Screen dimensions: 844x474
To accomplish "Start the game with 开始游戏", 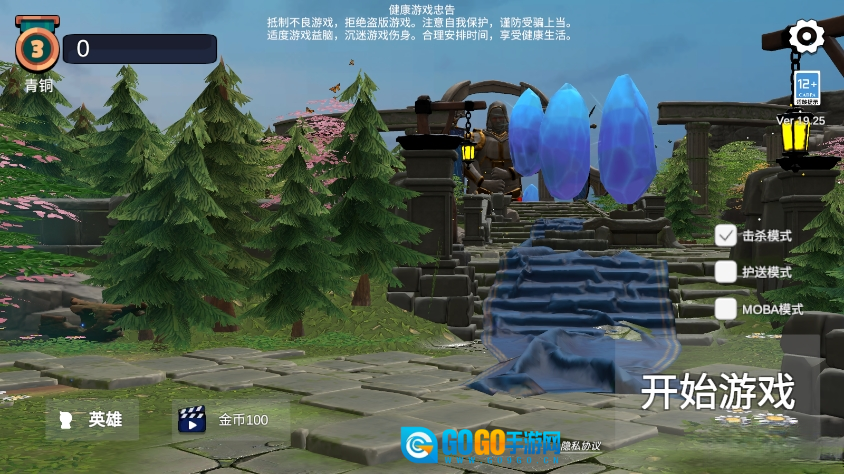I will click(717, 391).
